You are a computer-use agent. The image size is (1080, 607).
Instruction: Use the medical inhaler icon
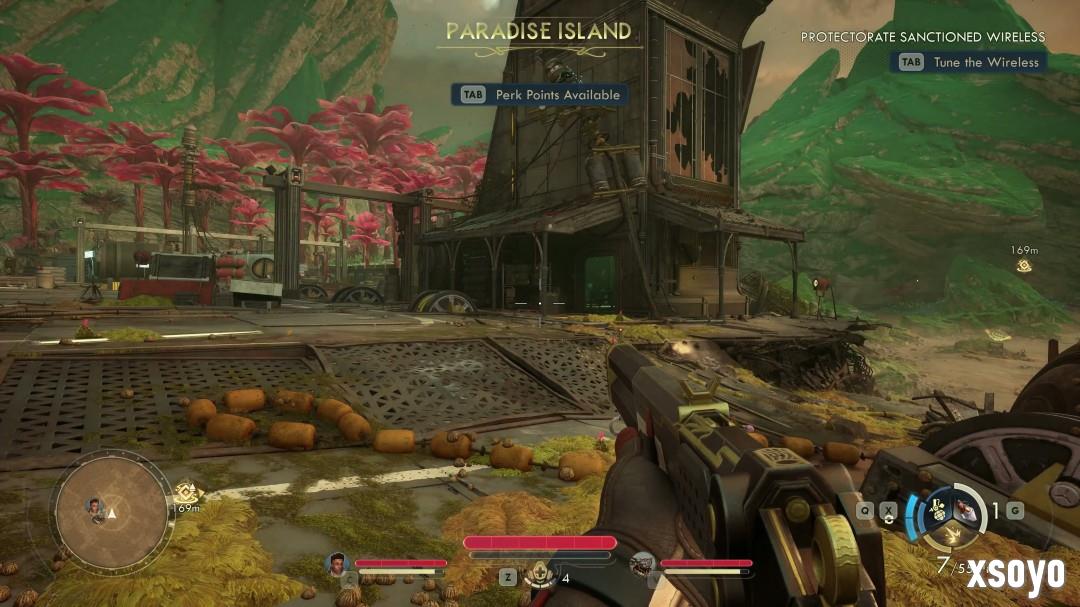tap(541, 575)
